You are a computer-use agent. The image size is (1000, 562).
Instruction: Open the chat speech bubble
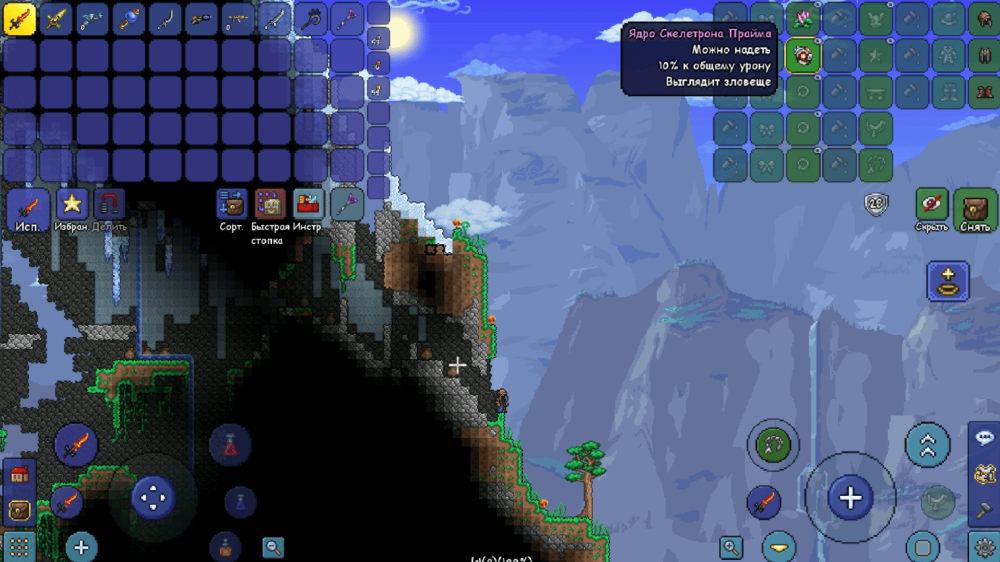pos(984,438)
